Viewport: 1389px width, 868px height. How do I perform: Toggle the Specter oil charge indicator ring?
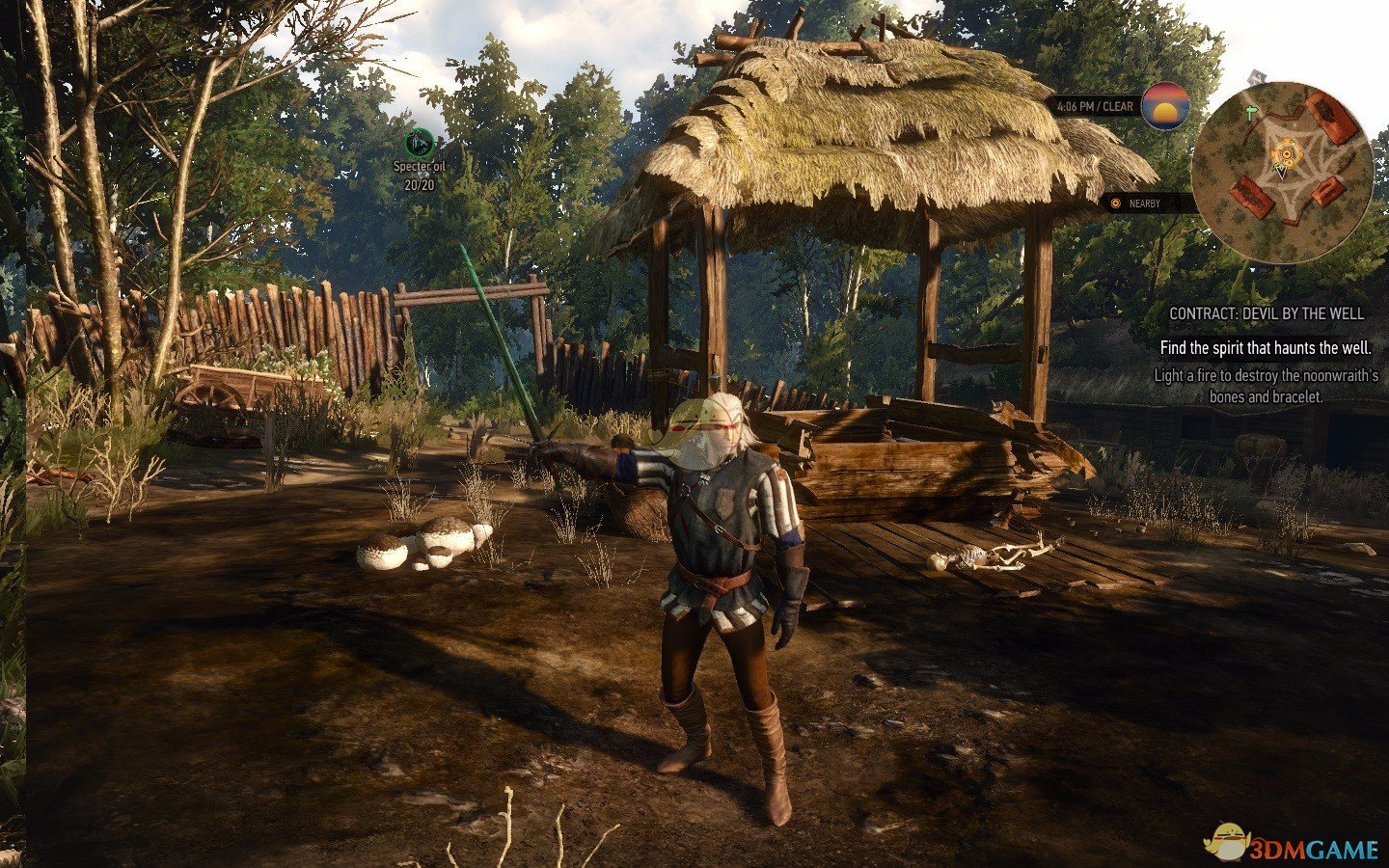coord(418,143)
